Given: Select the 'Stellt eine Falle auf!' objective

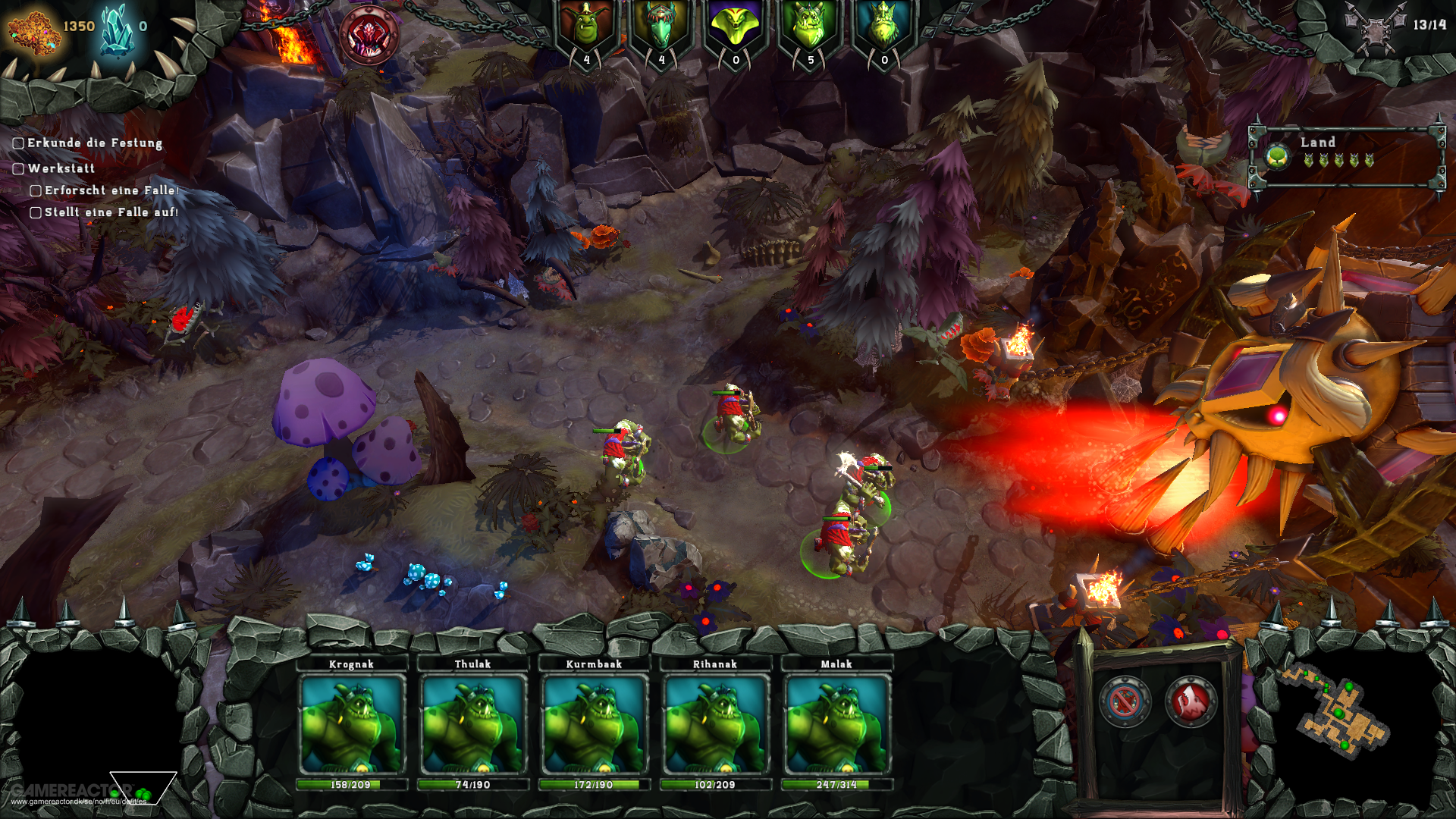Looking at the screenshot, I should (111, 212).
